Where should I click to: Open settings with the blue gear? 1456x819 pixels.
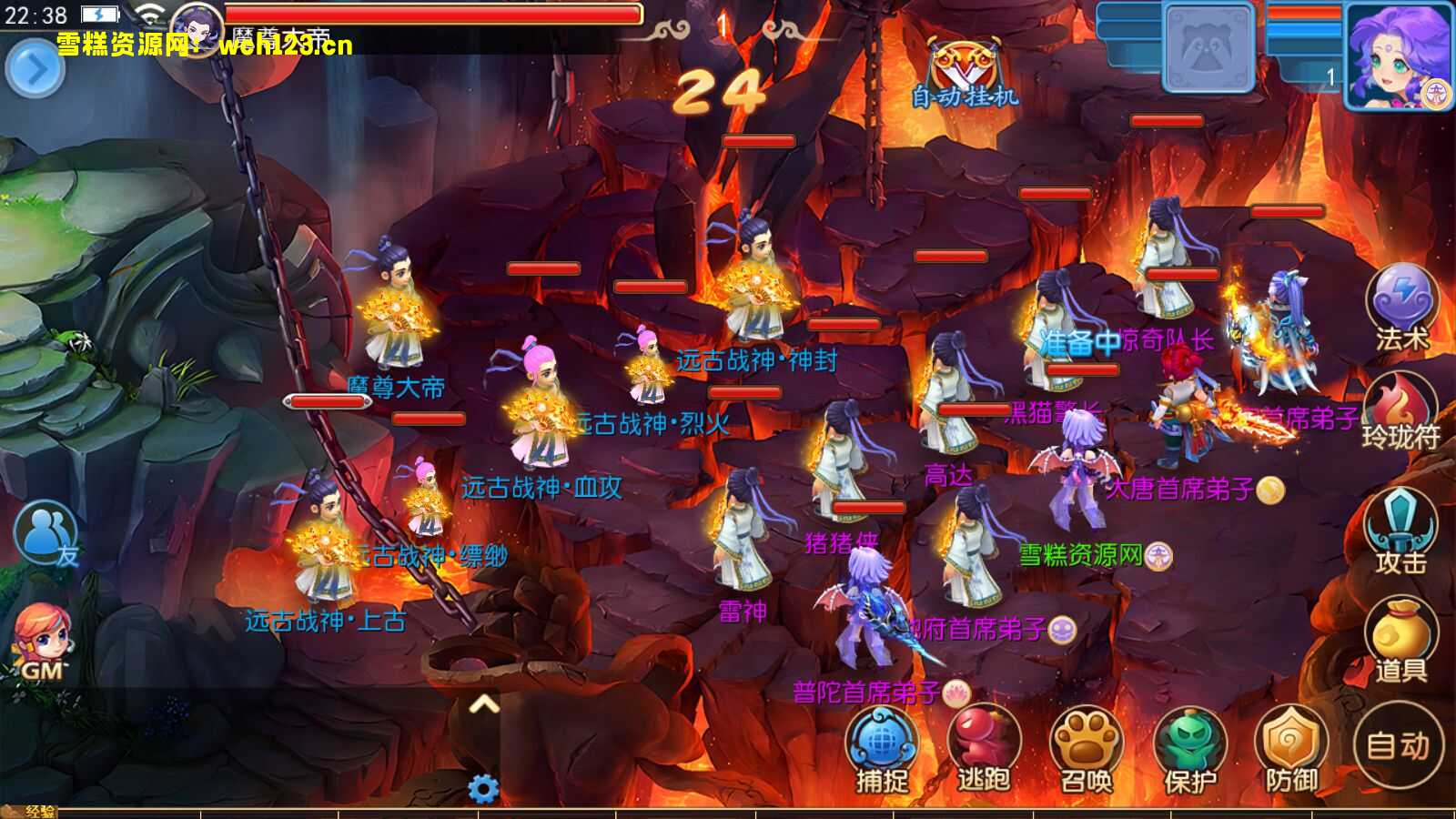[x=483, y=788]
